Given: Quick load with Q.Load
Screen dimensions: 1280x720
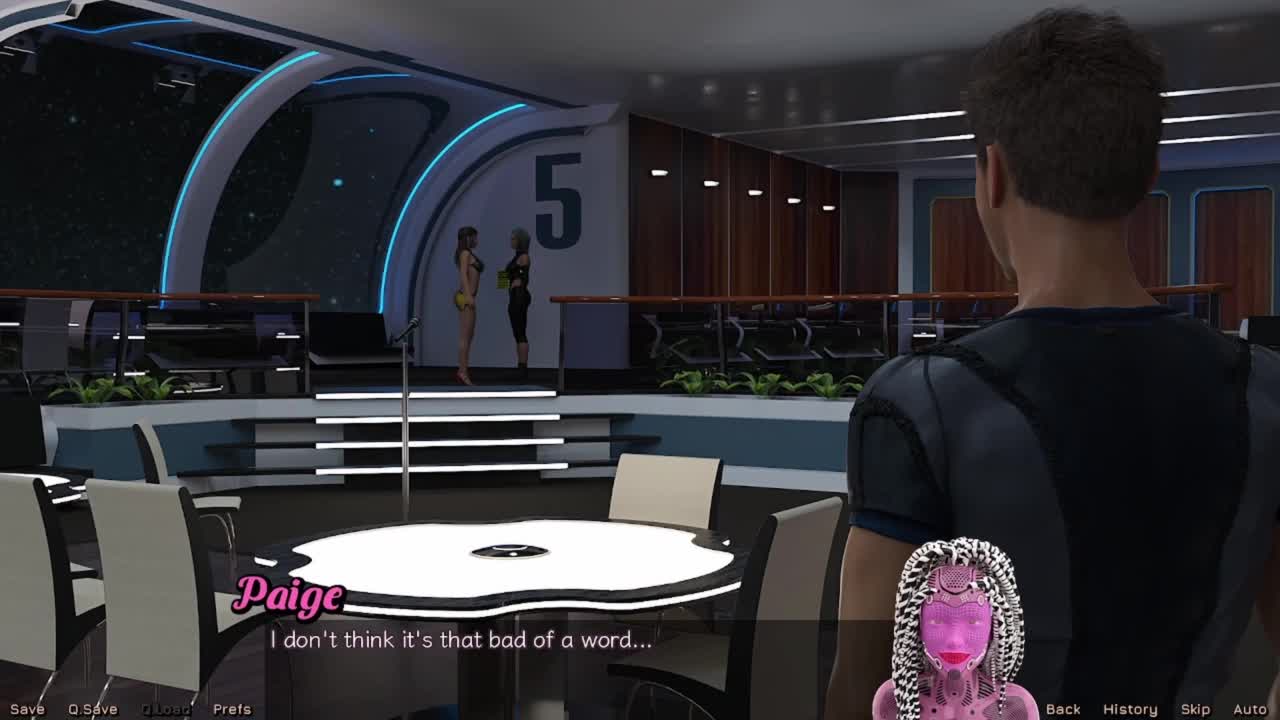Looking at the screenshot, I should tap(166, 709).
